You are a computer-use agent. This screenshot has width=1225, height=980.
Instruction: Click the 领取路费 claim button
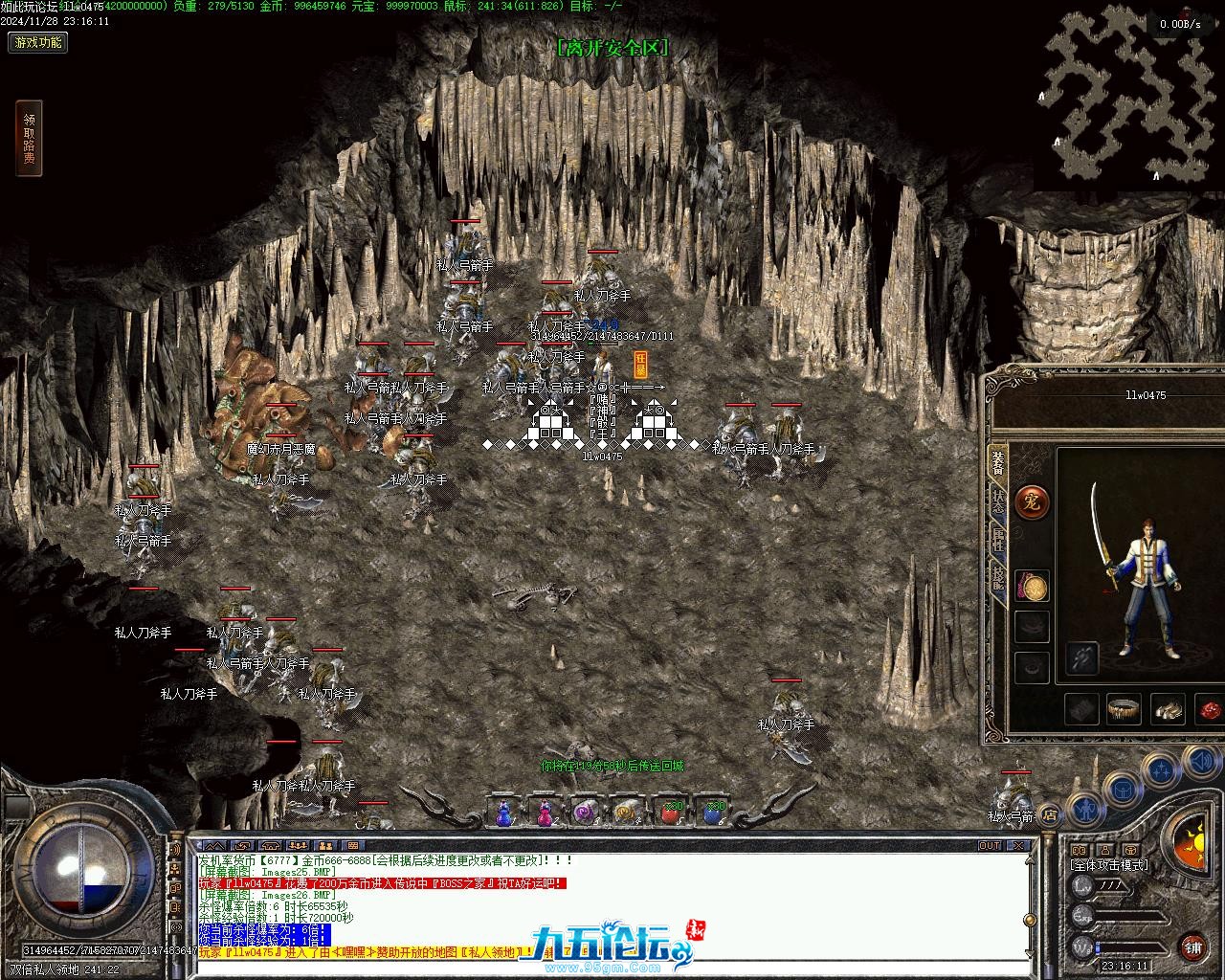29,139
